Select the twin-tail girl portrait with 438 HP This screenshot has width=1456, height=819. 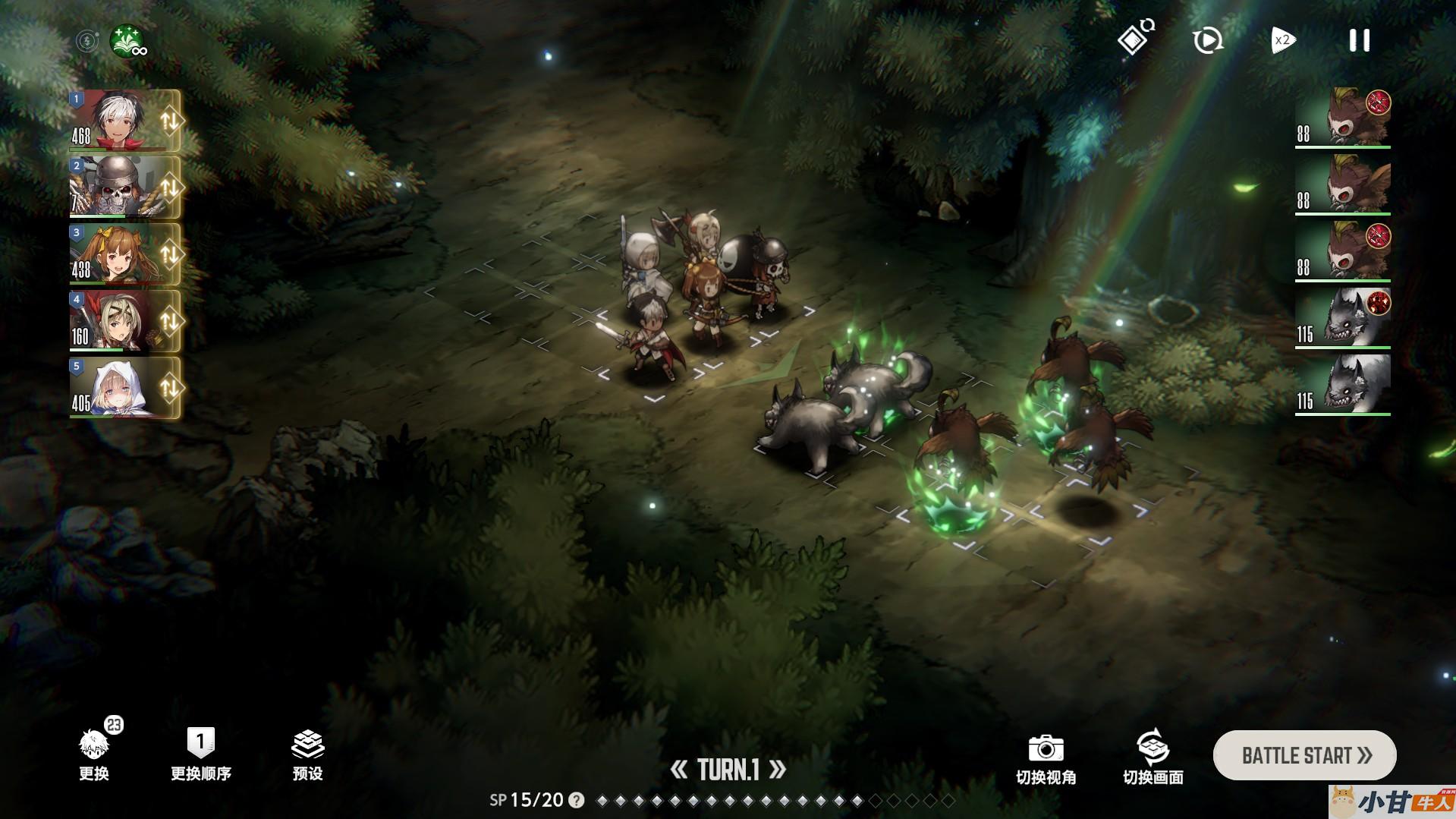tap(118, 254)
